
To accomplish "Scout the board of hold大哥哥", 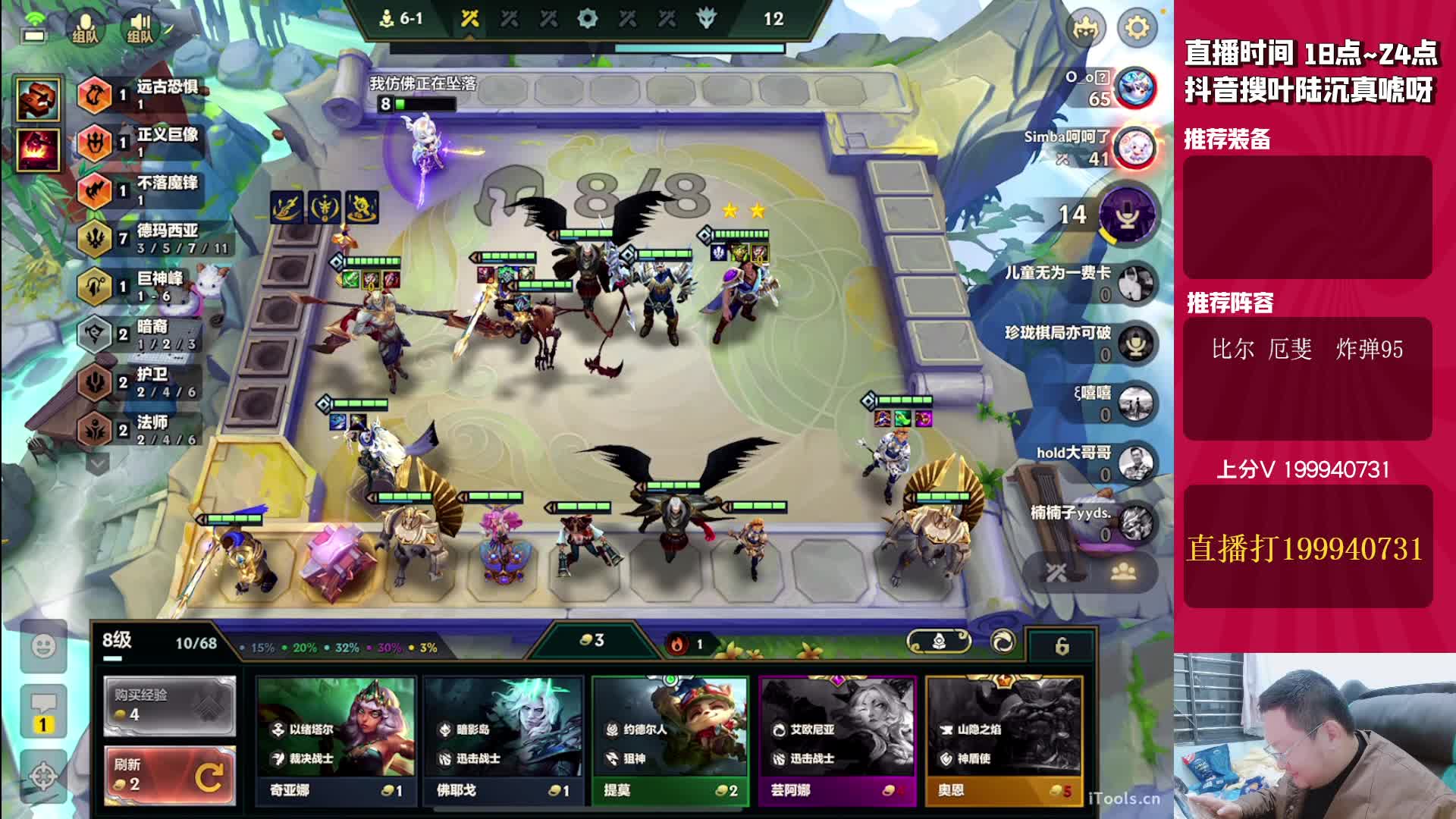I will [1135, 462].
